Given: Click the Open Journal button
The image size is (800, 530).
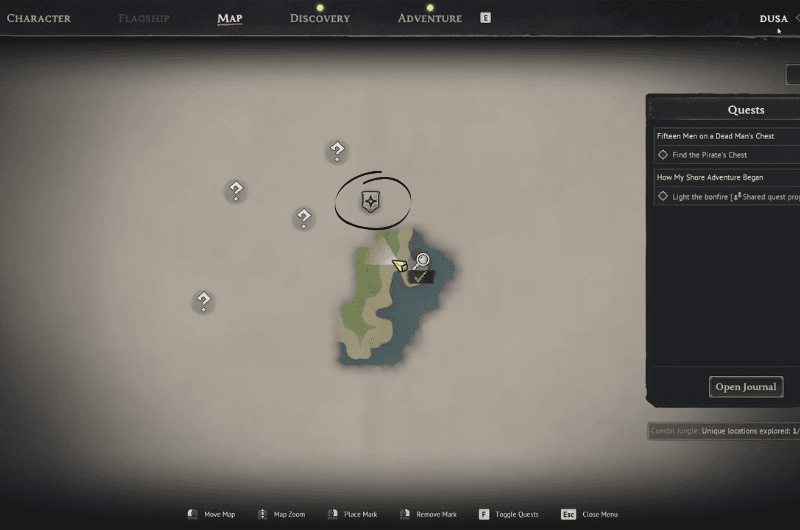Looking at the screenshot, I should [746, 387].
